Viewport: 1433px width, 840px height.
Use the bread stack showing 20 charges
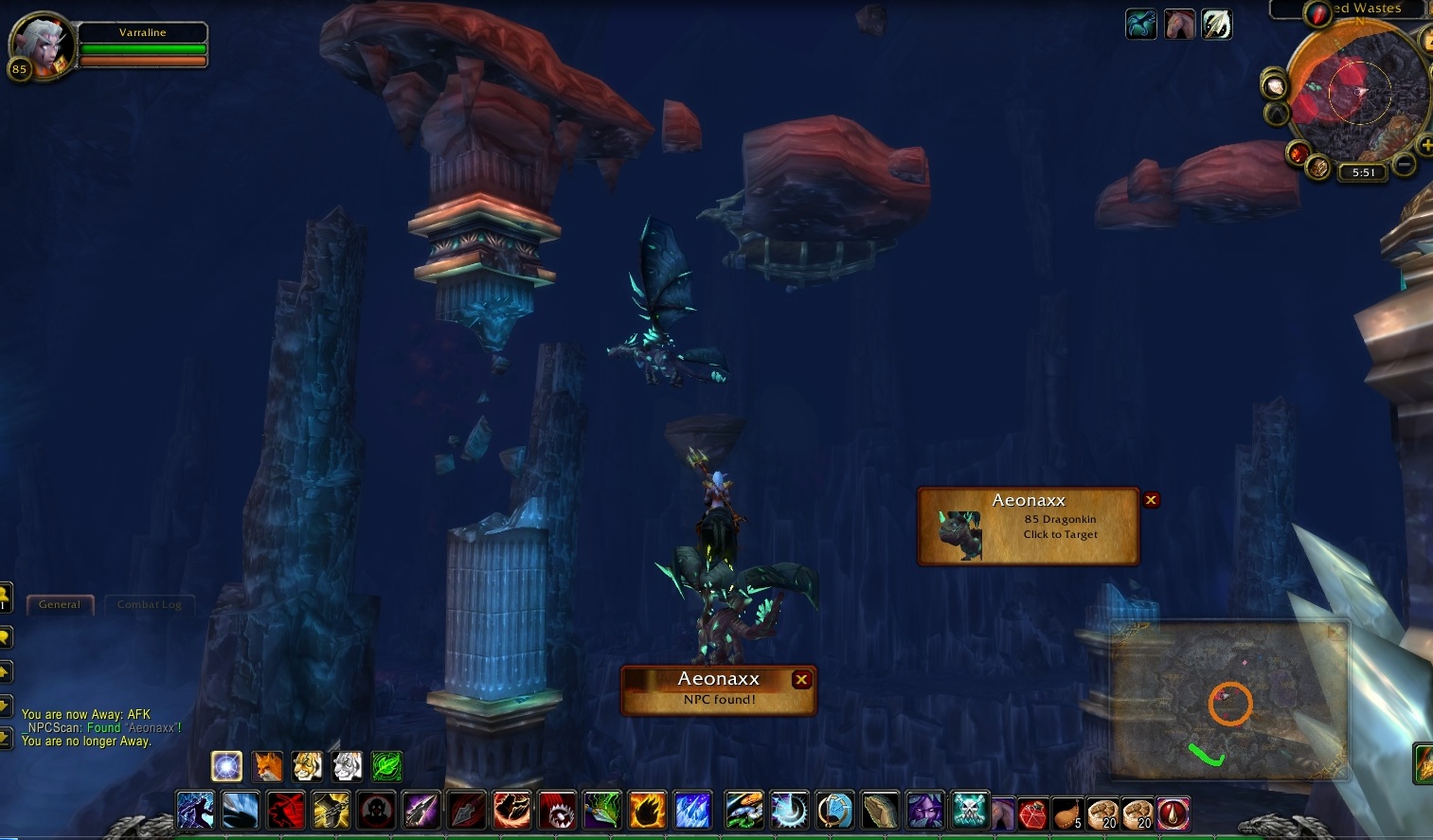pyautogui.click(x=1103, y=813)
